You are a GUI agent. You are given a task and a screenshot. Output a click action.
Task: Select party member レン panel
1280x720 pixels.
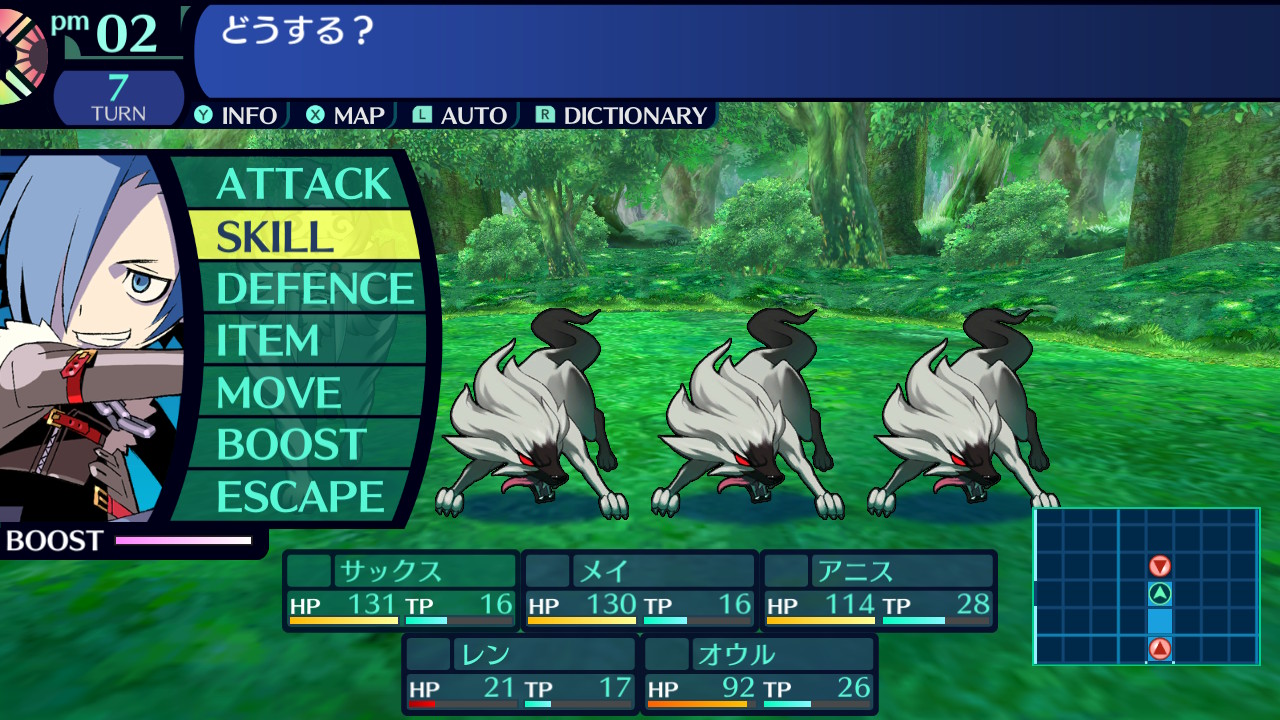(x=520, y=674)
